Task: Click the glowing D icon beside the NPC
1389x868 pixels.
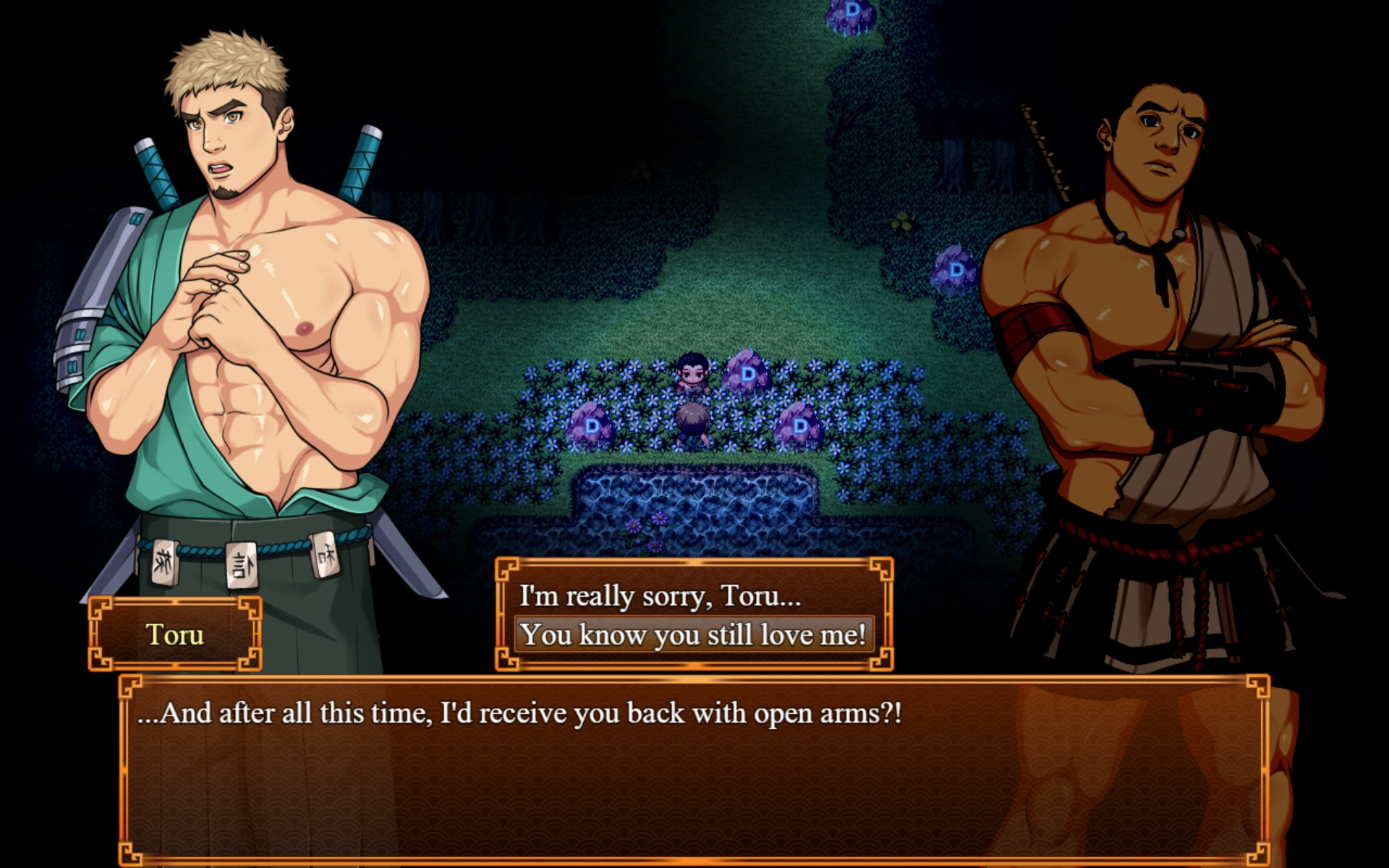Action: [x=745, y=374]
